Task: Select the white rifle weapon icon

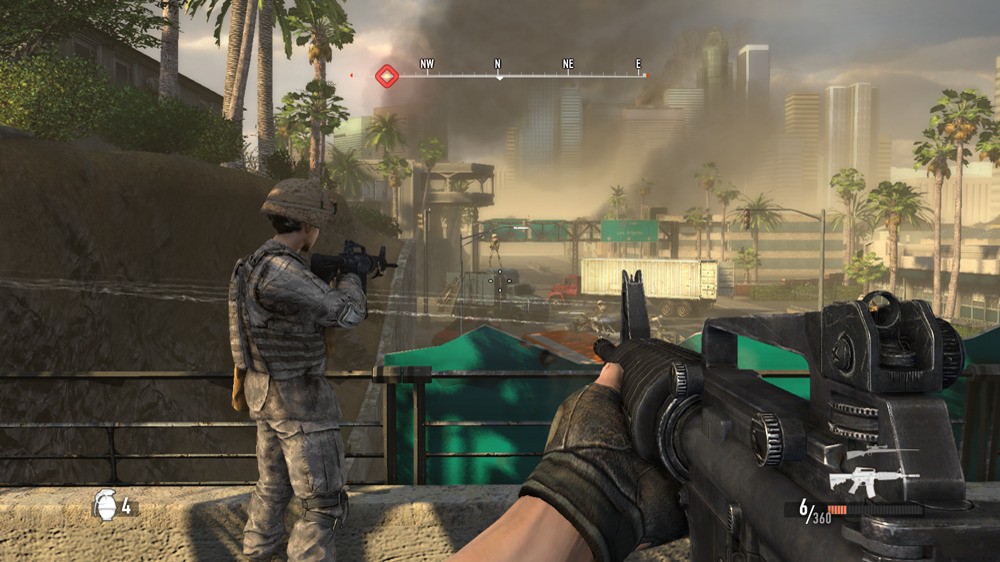Action: [866, 482]
